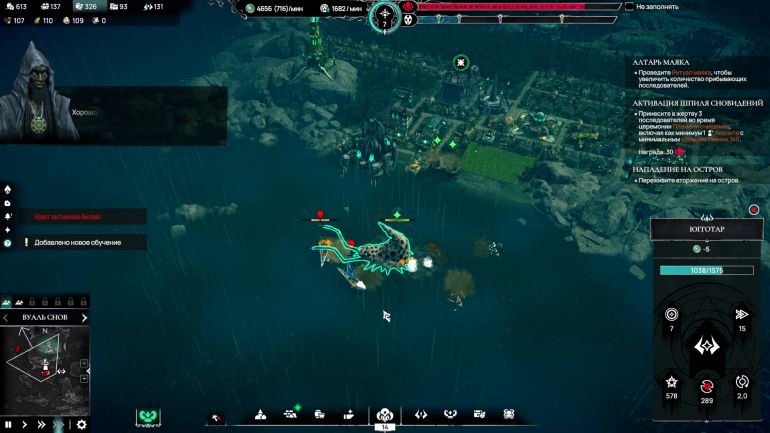Close the Юггготар unit panel
770x433 pixels.
click(x=753, y=211)
